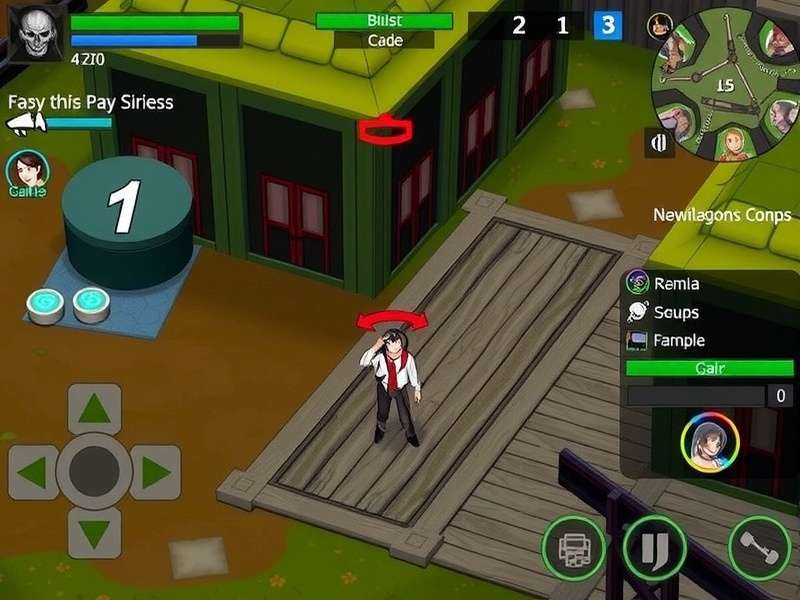
Task: Click the Gallie companion portrait
Action: 27,170
